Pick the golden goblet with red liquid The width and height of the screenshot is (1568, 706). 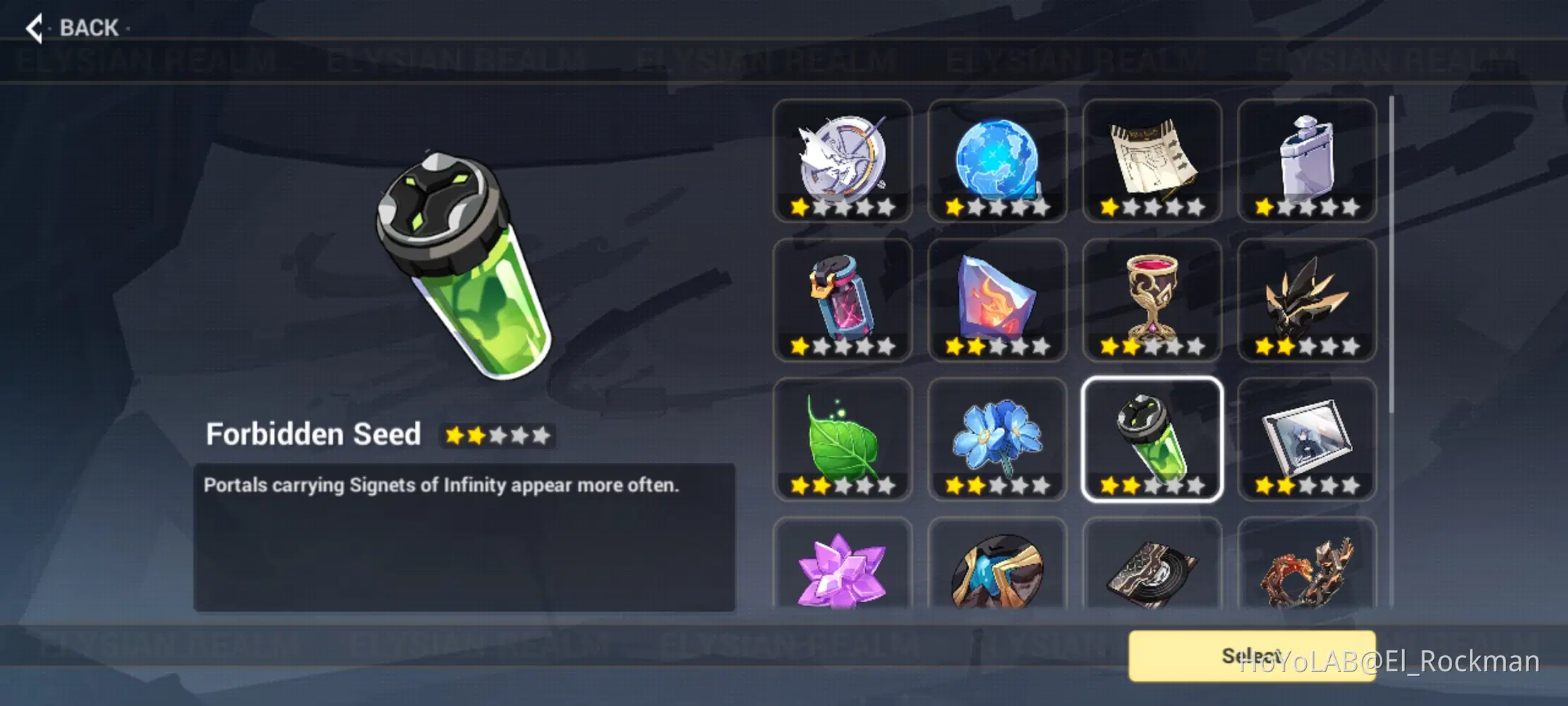(1152, 300)
